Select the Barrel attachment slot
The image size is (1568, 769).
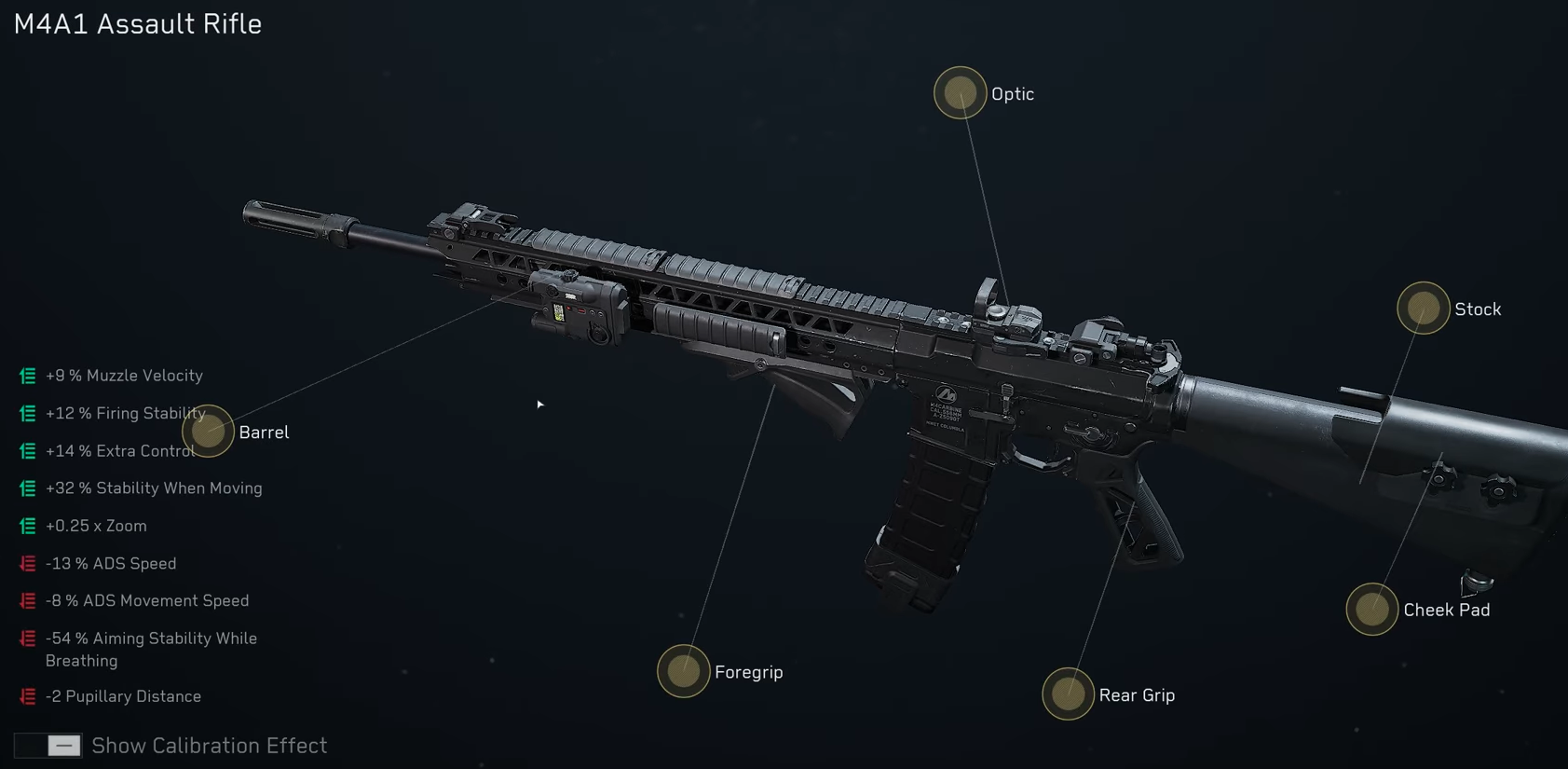209,431
